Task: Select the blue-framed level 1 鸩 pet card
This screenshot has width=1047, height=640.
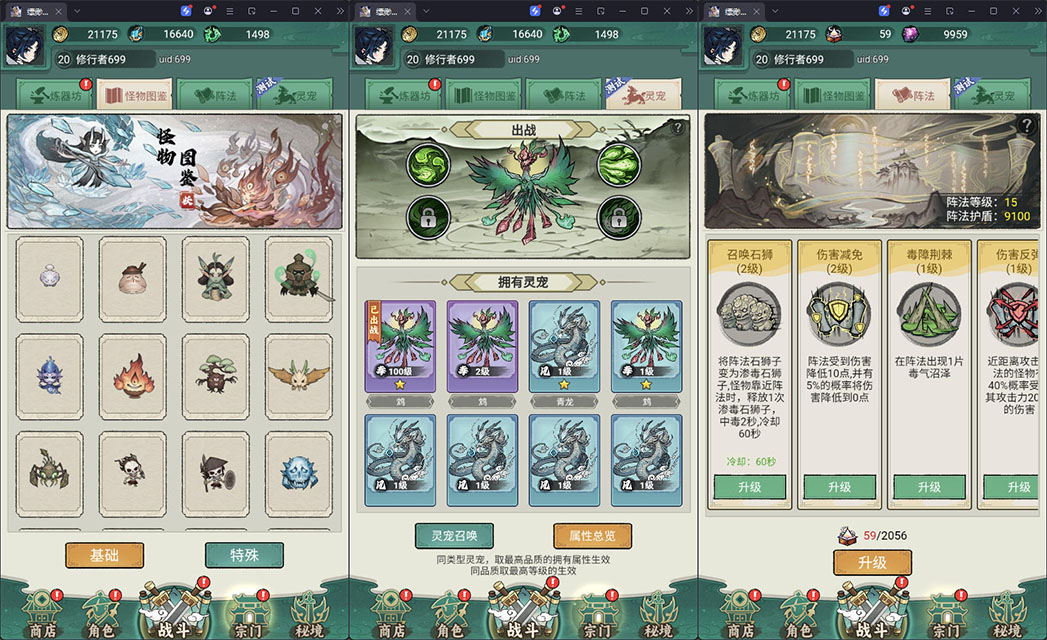Action: pyautogui.click(x=646, y=346)
